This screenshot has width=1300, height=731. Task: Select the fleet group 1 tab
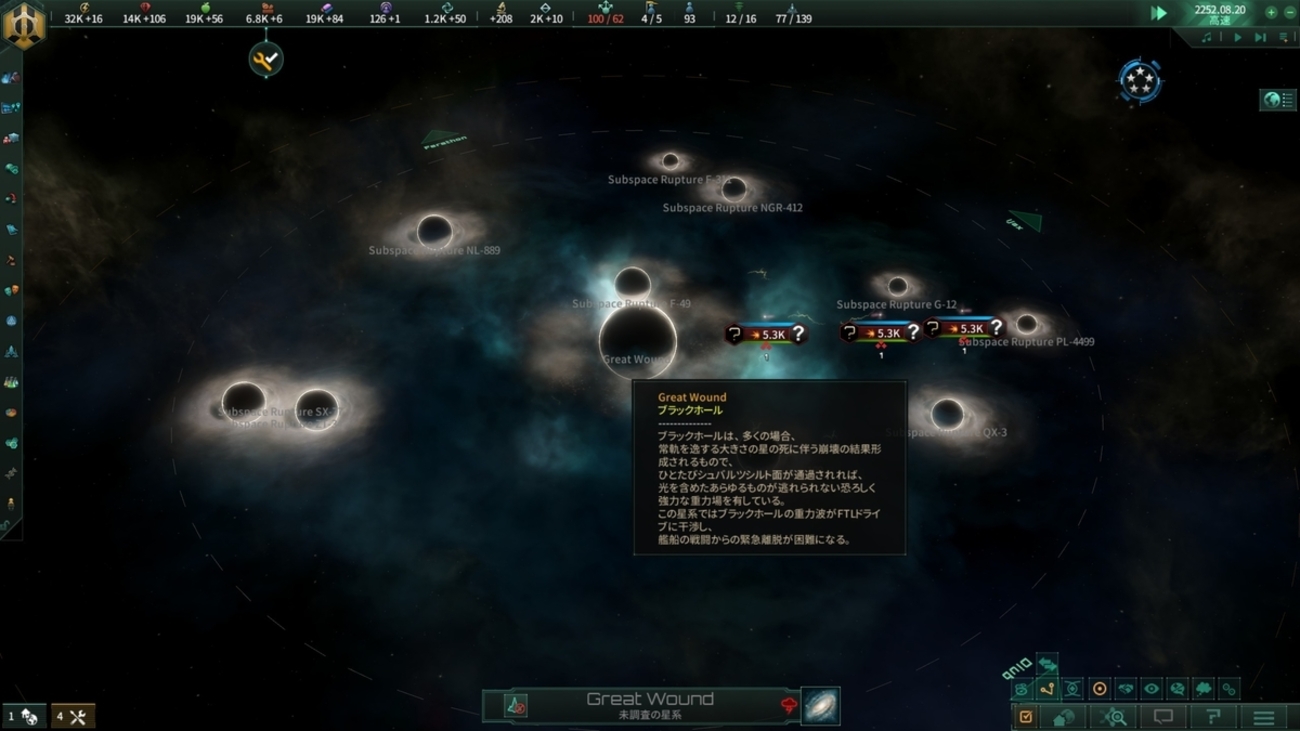23,716
